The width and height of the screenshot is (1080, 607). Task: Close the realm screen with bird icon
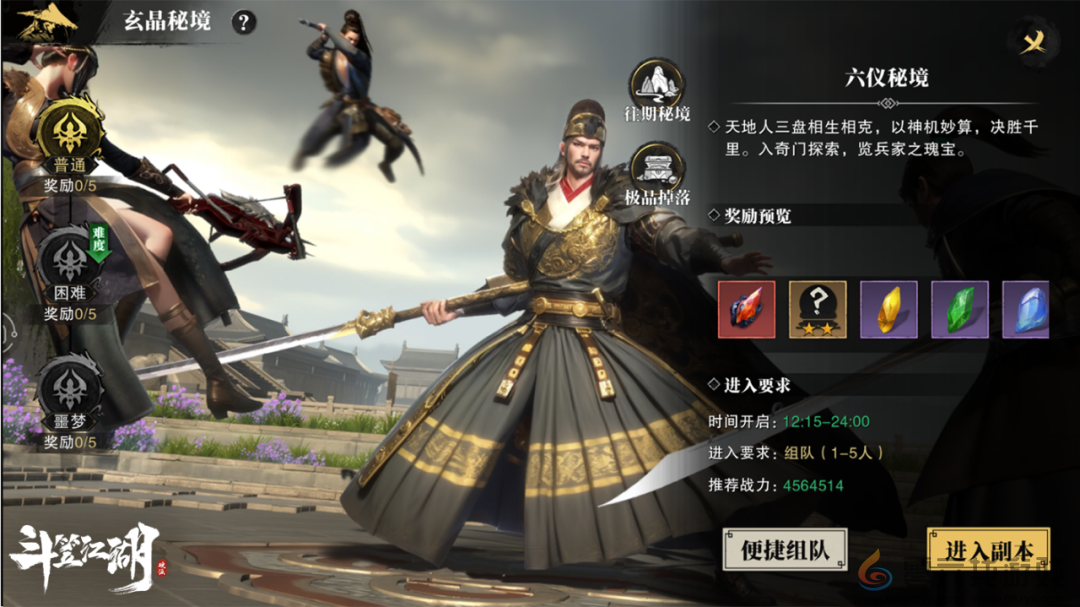1037,40
